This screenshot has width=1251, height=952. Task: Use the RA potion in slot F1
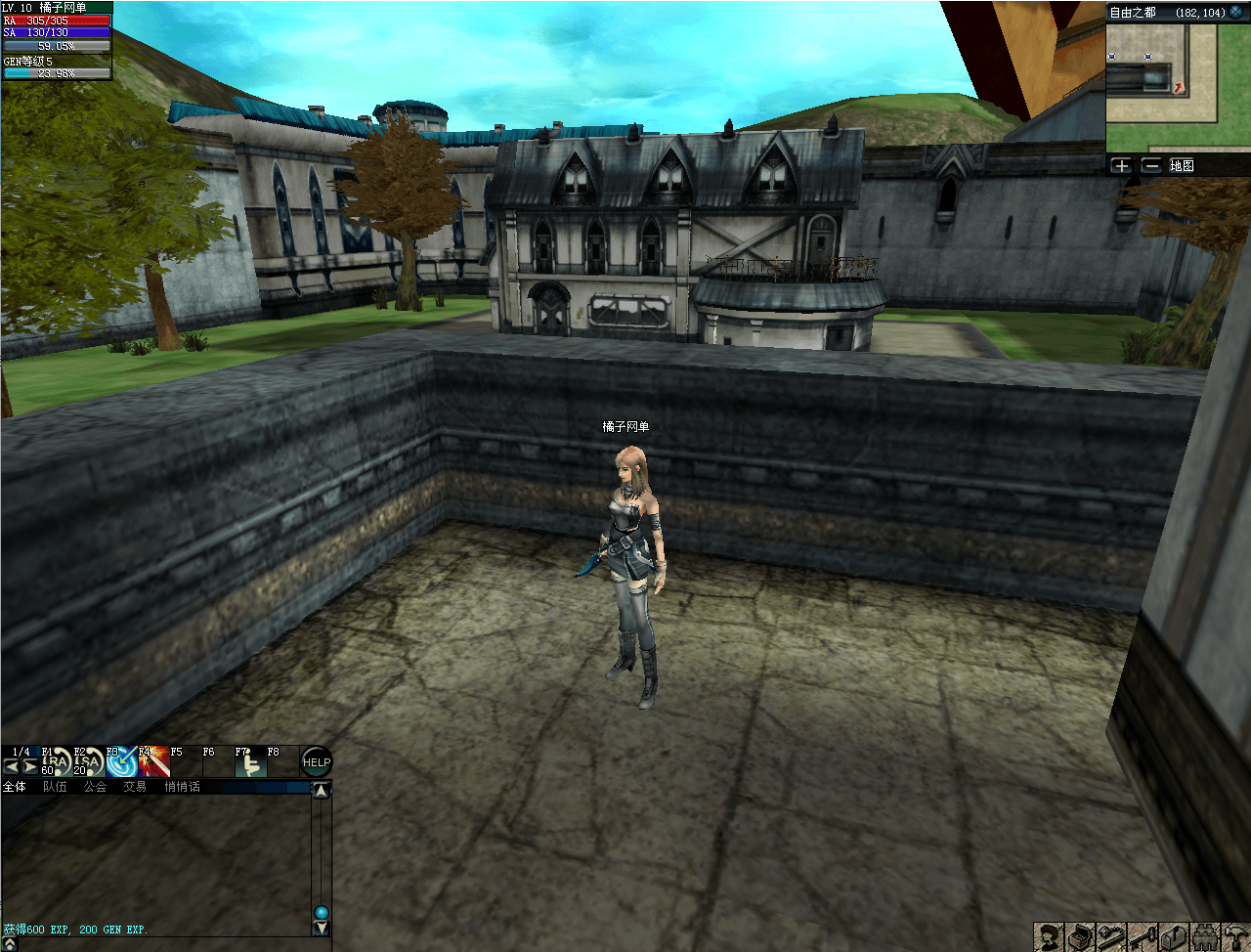point(56,763)
